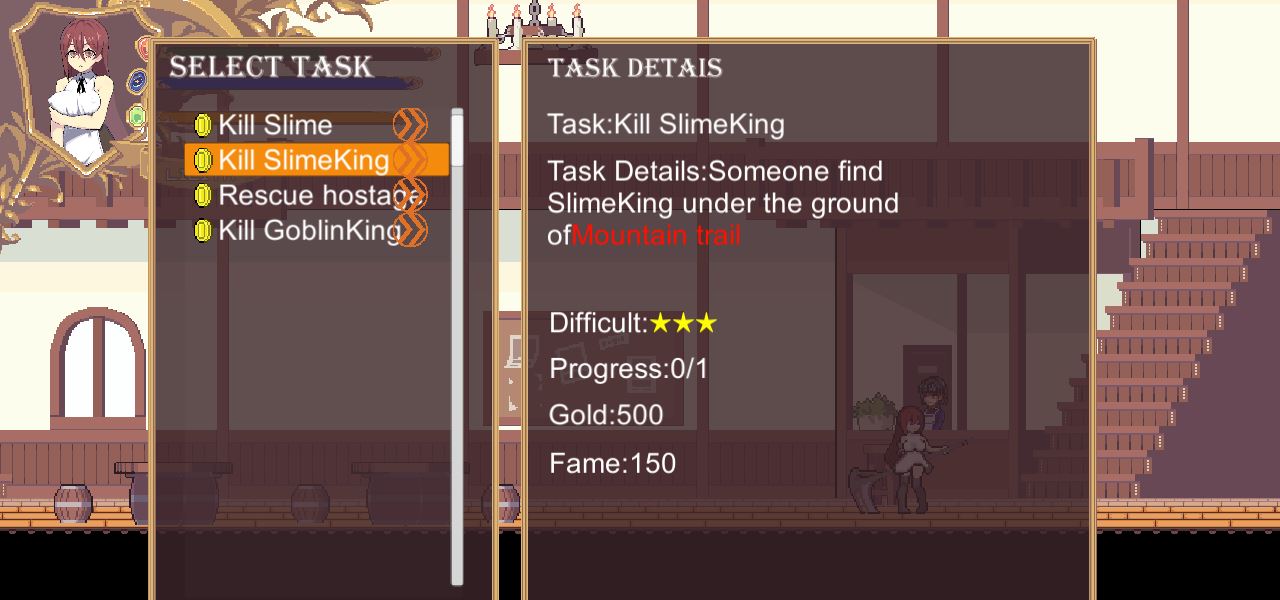Pick the Rescue hostage task
The width and height of the screenshot is (1280, 600).
coord(317,195)
